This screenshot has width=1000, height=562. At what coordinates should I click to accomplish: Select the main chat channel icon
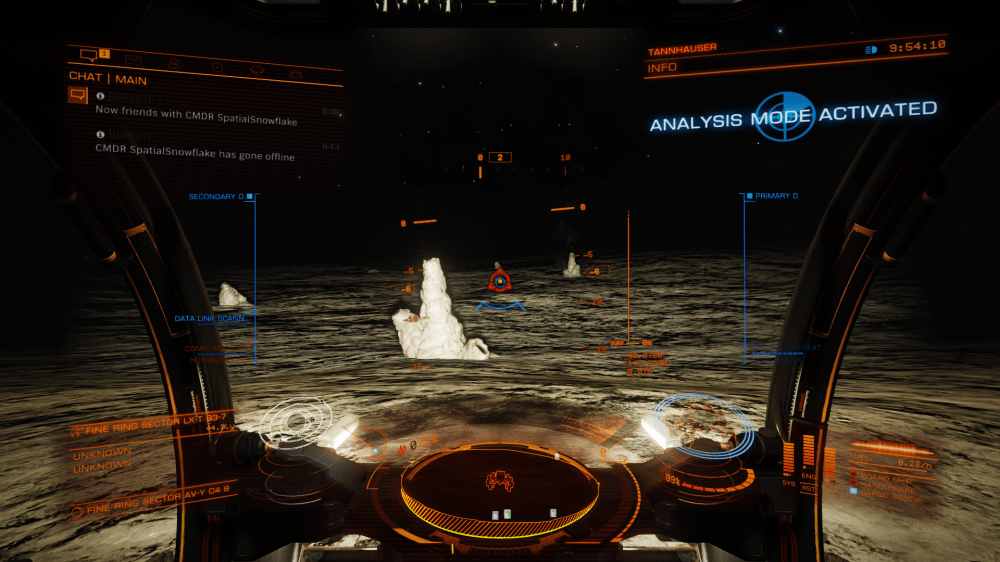pos(77,95)
